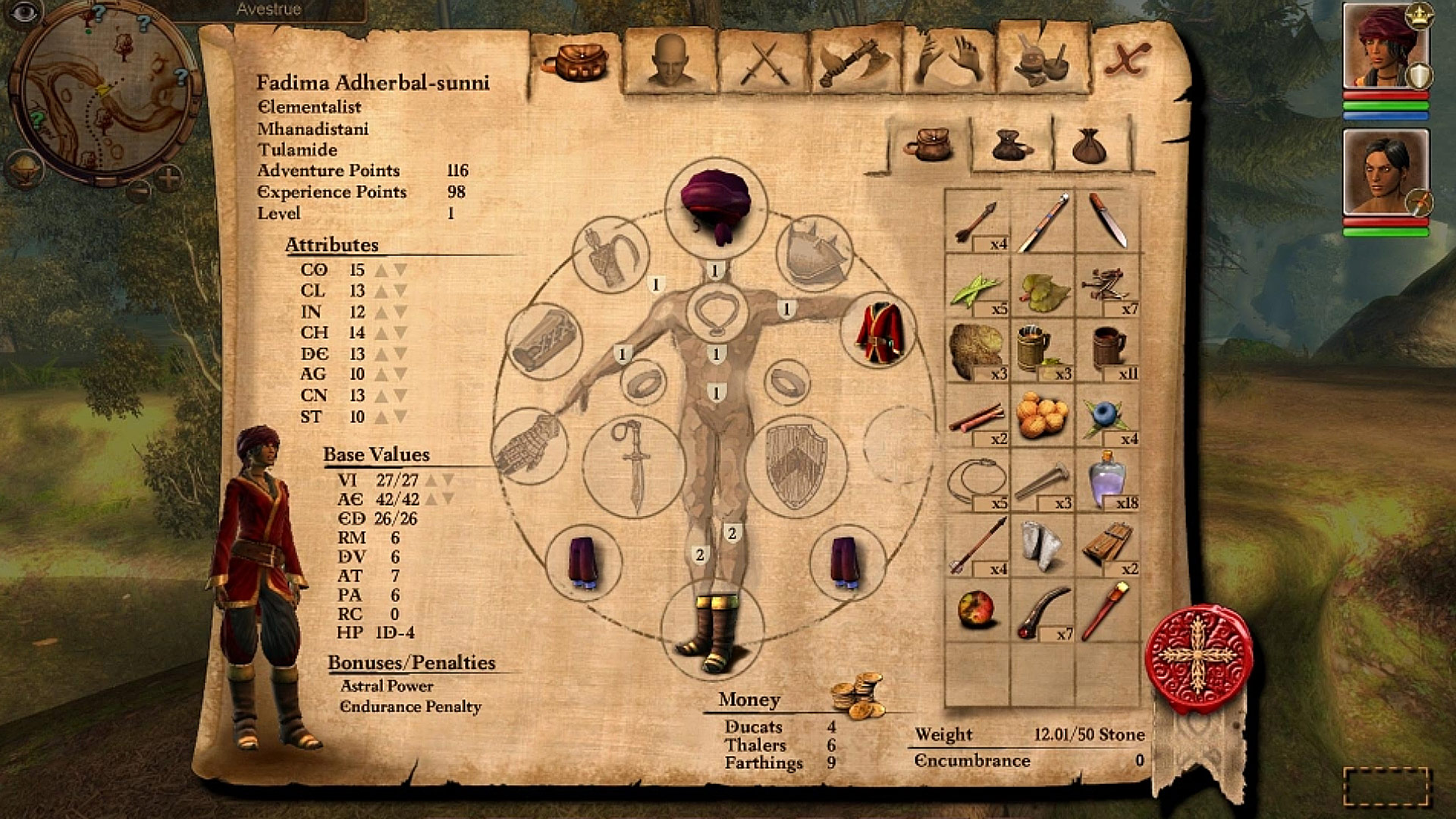The image size is (1456, 819).
Task: Select the second party member portrait
Action: click(x=1385, y=173)
